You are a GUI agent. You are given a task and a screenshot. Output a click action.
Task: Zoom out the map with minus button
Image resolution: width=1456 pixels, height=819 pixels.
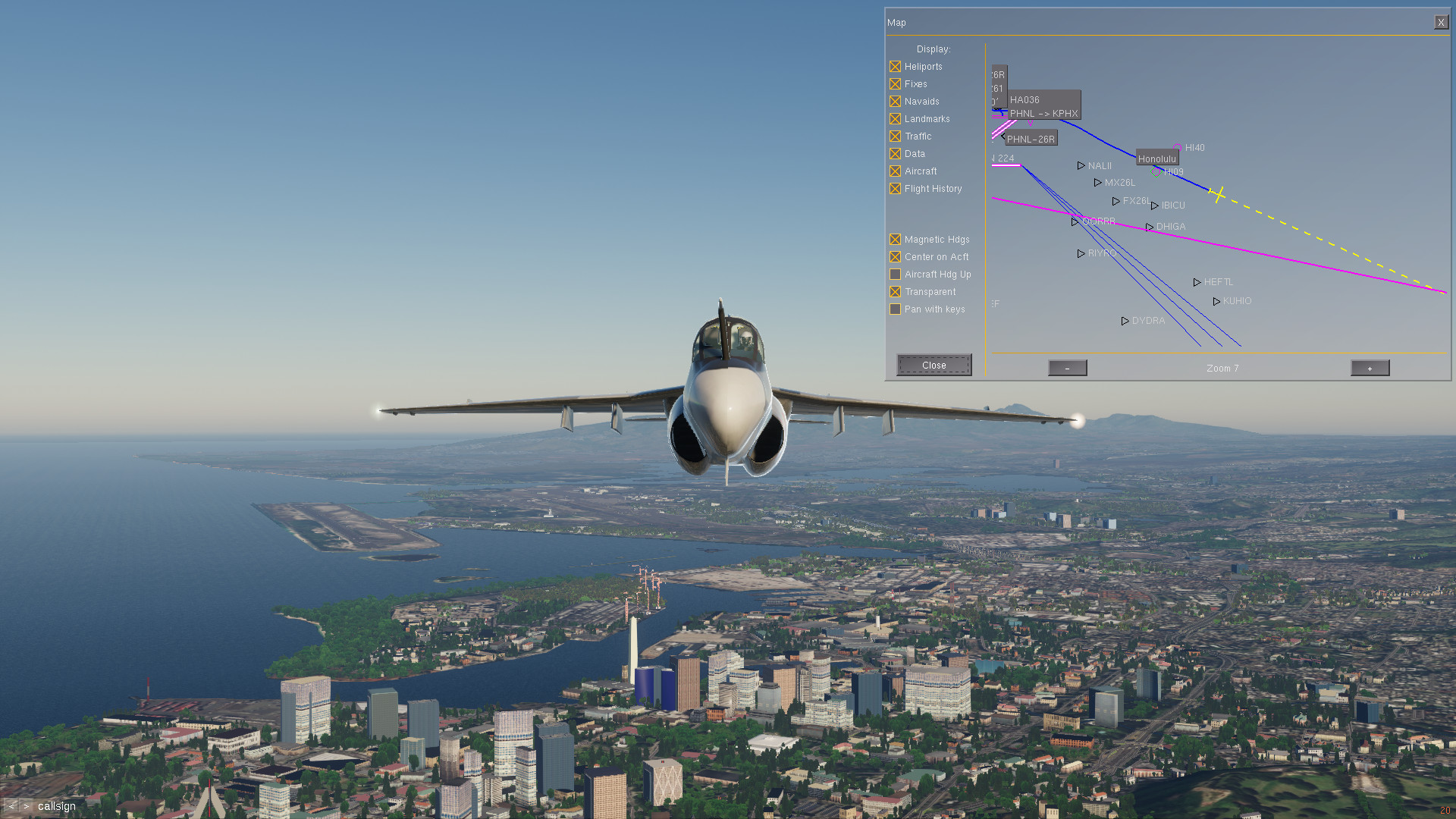[1067, 369]
